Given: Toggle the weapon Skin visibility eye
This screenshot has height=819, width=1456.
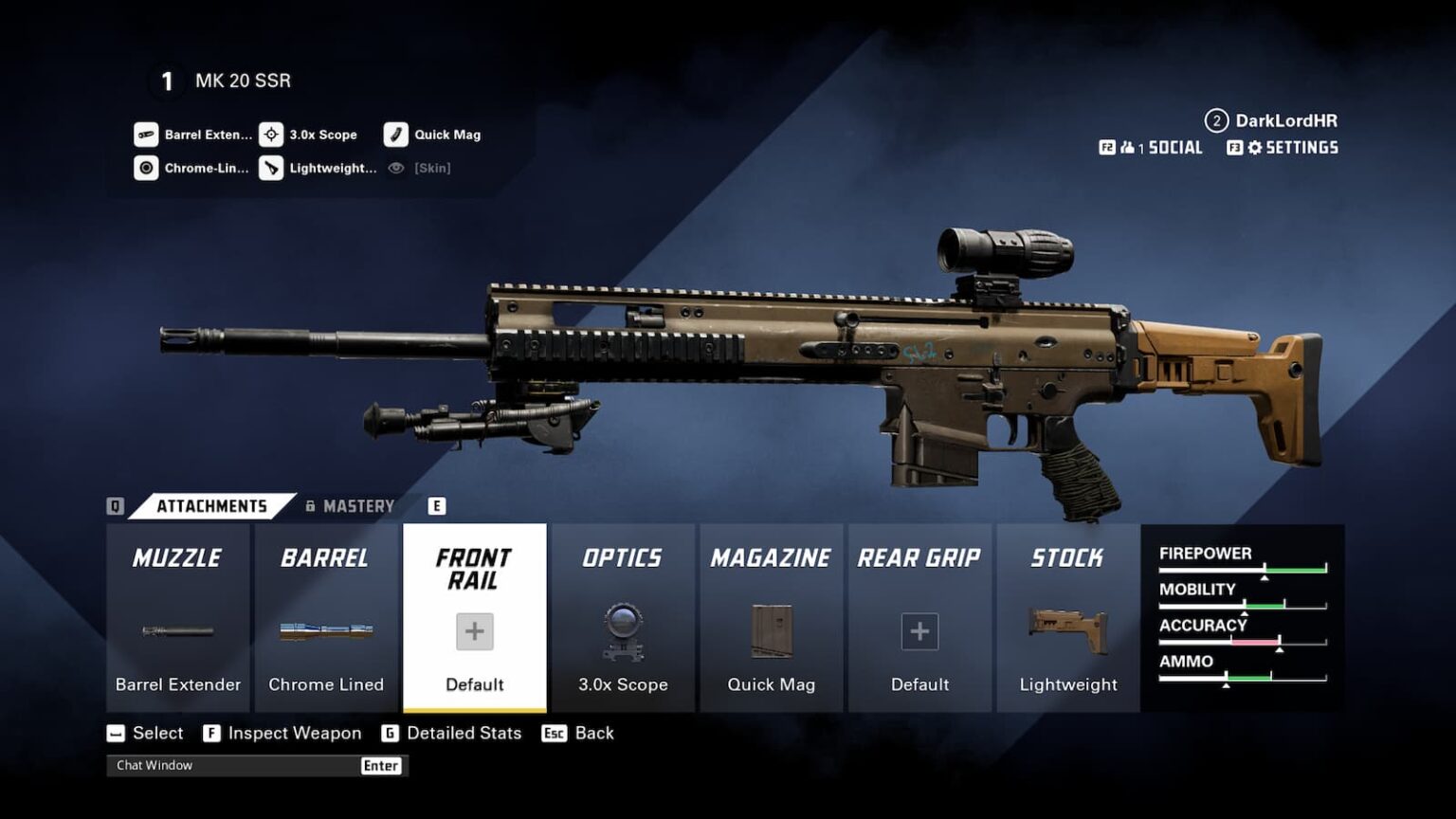Looking at the screenshot, I should click(x=396, y=168).
